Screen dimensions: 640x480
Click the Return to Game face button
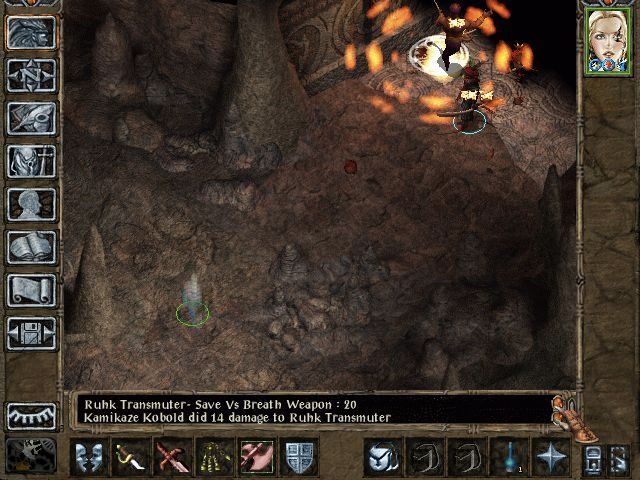tap(32, 32)
